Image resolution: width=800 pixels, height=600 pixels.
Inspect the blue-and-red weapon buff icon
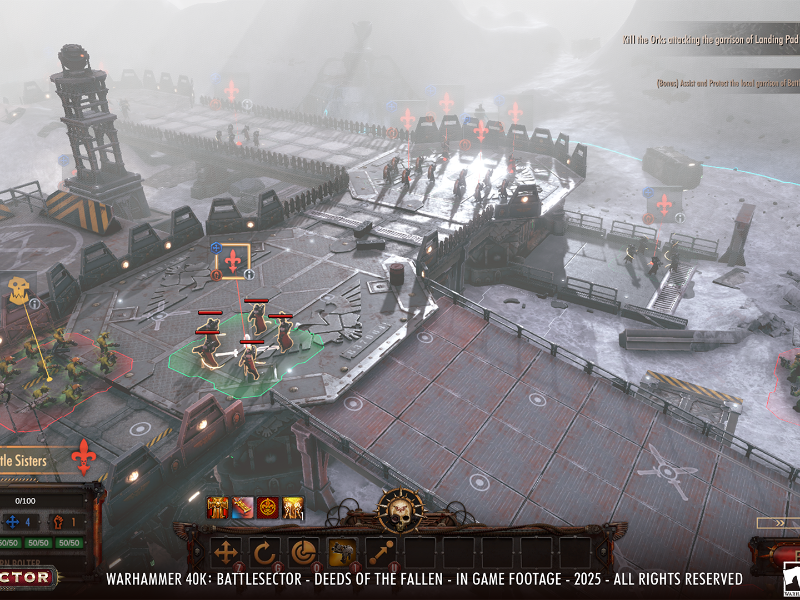click(243, 508)
